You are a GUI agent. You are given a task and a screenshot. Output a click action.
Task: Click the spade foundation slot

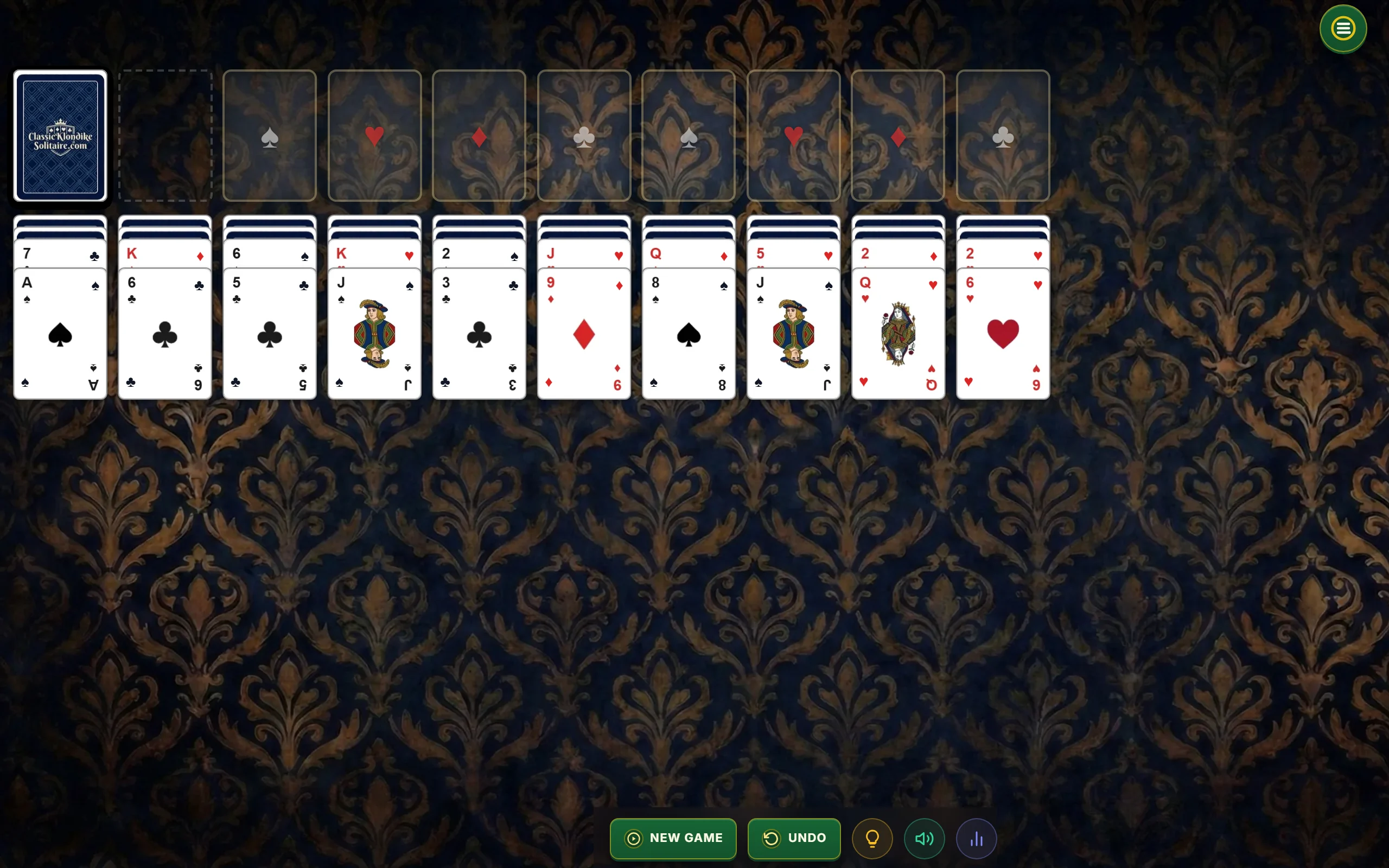coord(270,136)
